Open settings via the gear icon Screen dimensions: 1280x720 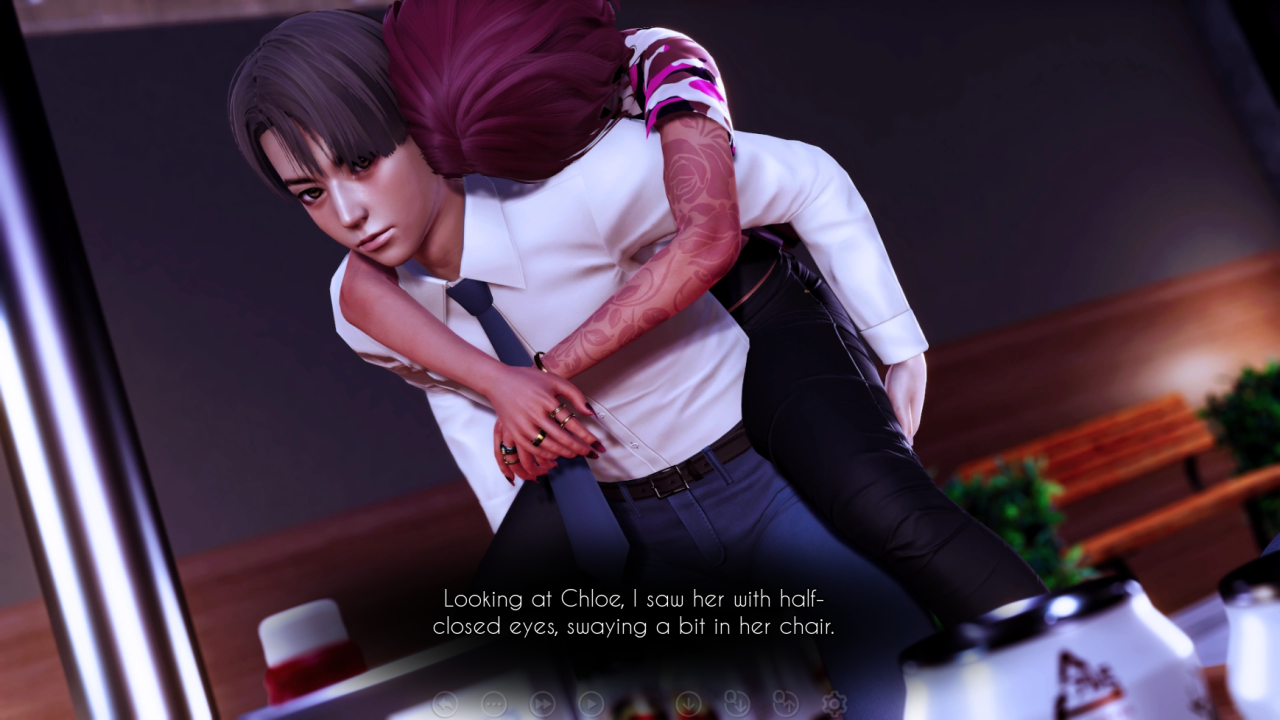[834, 704]
